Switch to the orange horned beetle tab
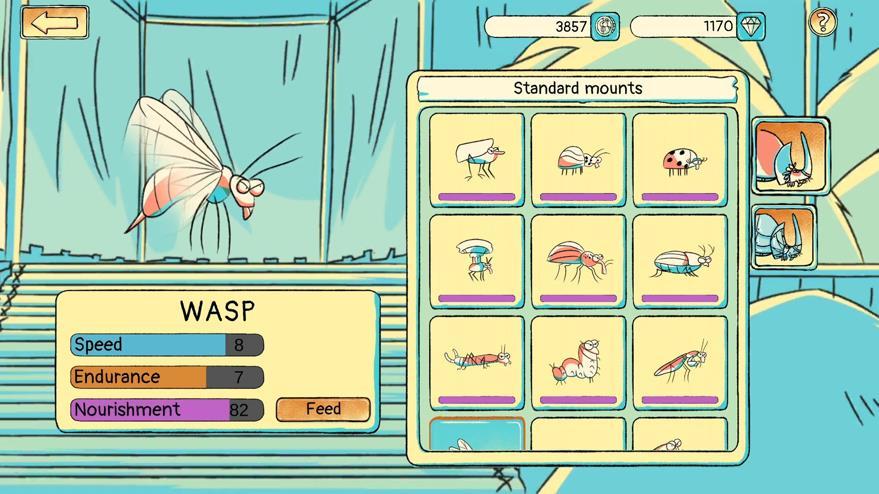Viewport: 879px width, 494px height. (x=790, y=155)
